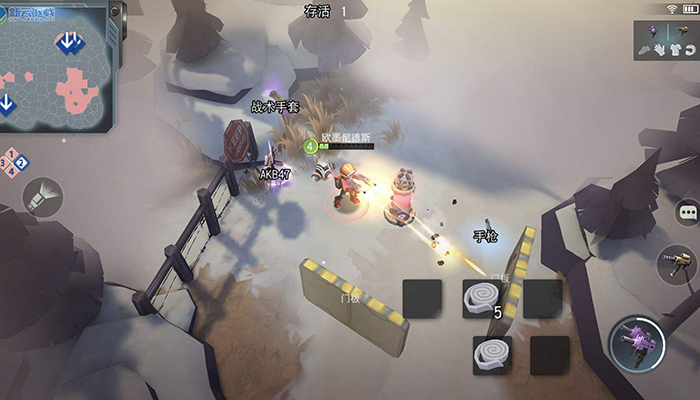Fire the purple primary weapon button

(637, 342)
